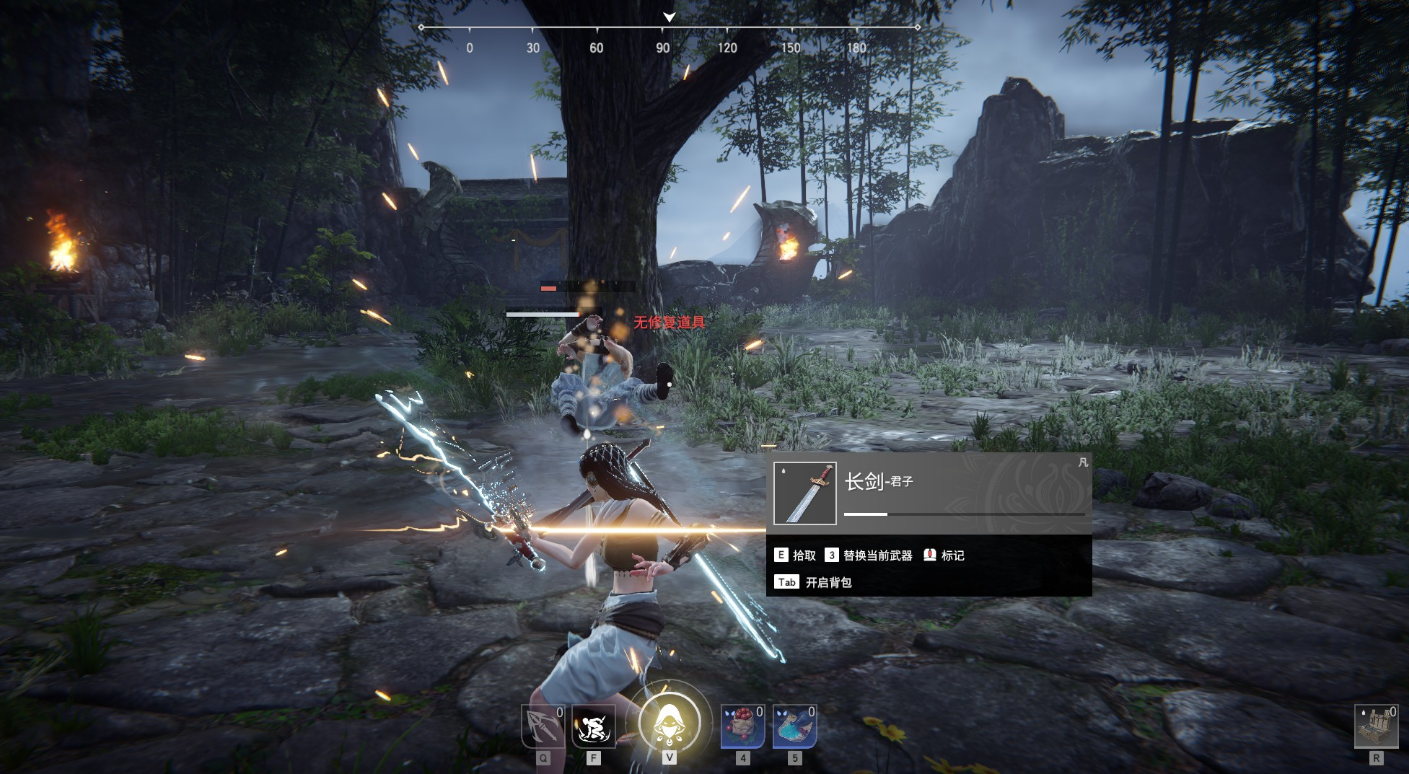The height and width of the screenshot is (774, 1409).
Task: Use the blue powder pouch item
Action: point(794,726)
